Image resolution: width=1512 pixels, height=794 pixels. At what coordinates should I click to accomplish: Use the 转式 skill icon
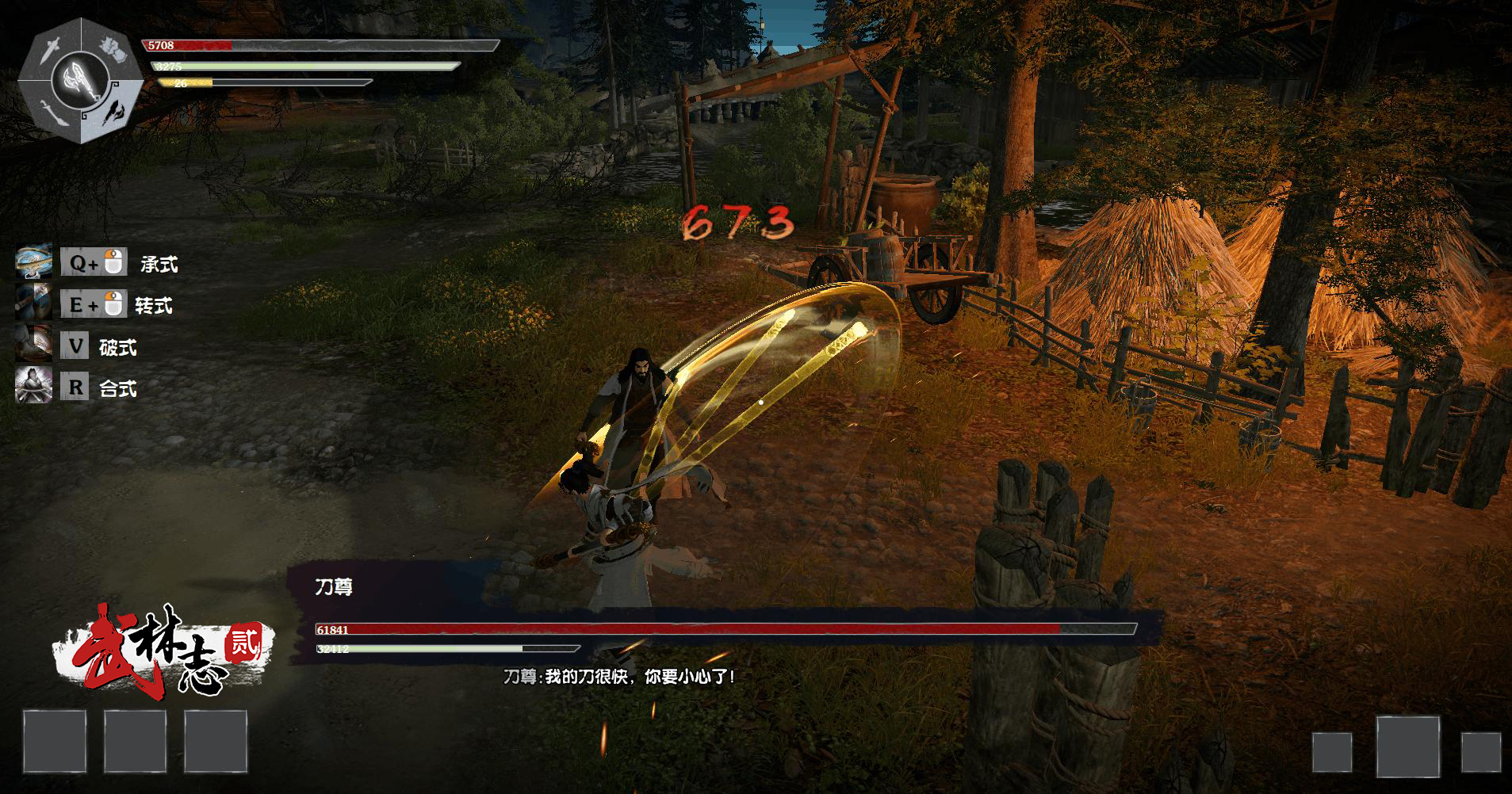click(x=33, y=304)
